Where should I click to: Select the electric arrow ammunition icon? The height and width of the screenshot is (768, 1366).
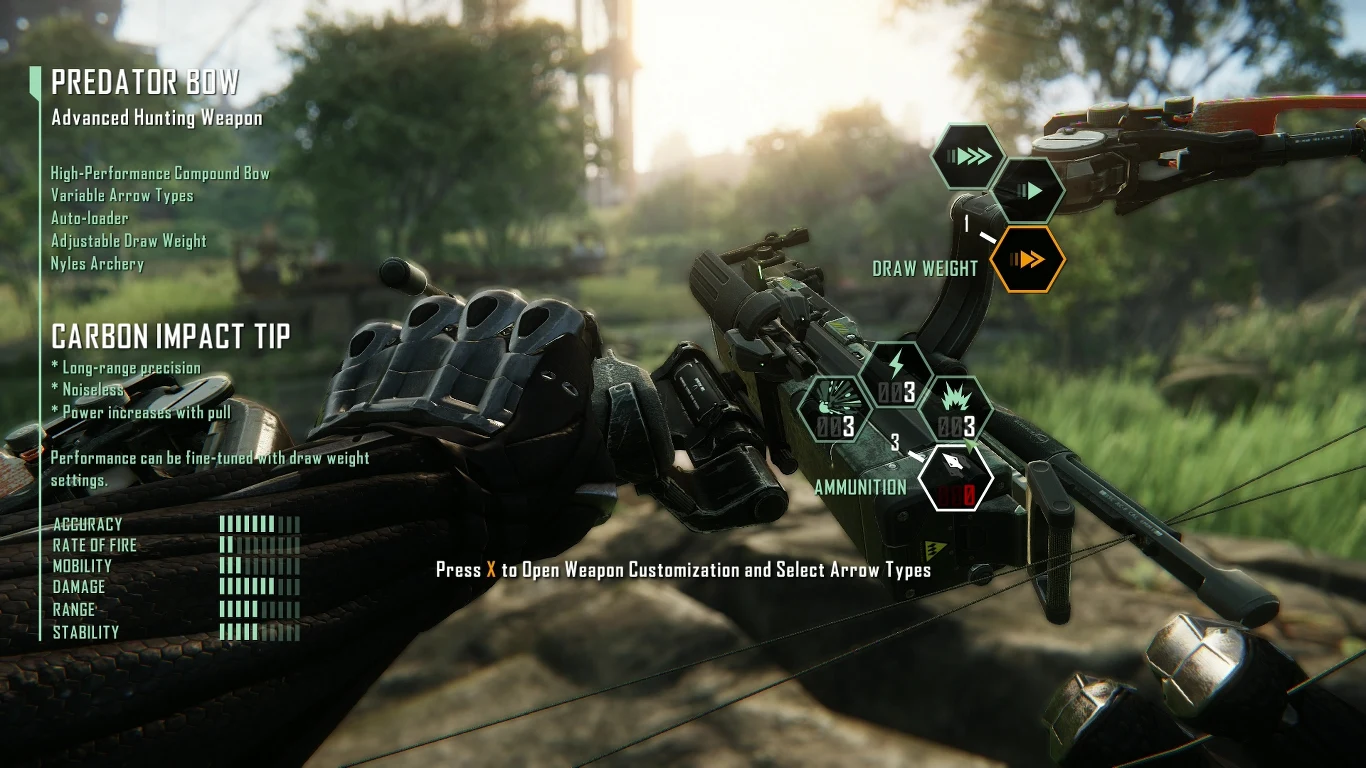(x=896, y=378)
